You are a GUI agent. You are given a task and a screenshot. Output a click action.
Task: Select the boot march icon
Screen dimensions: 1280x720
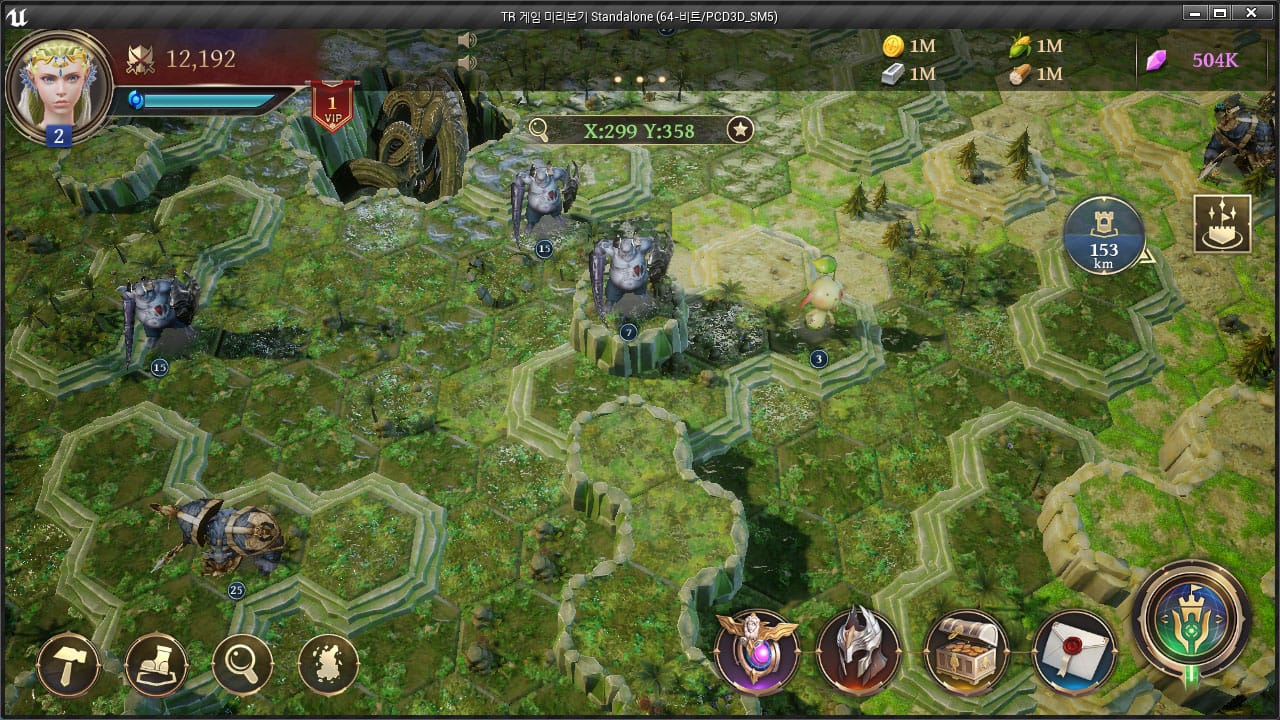point(156,664)
